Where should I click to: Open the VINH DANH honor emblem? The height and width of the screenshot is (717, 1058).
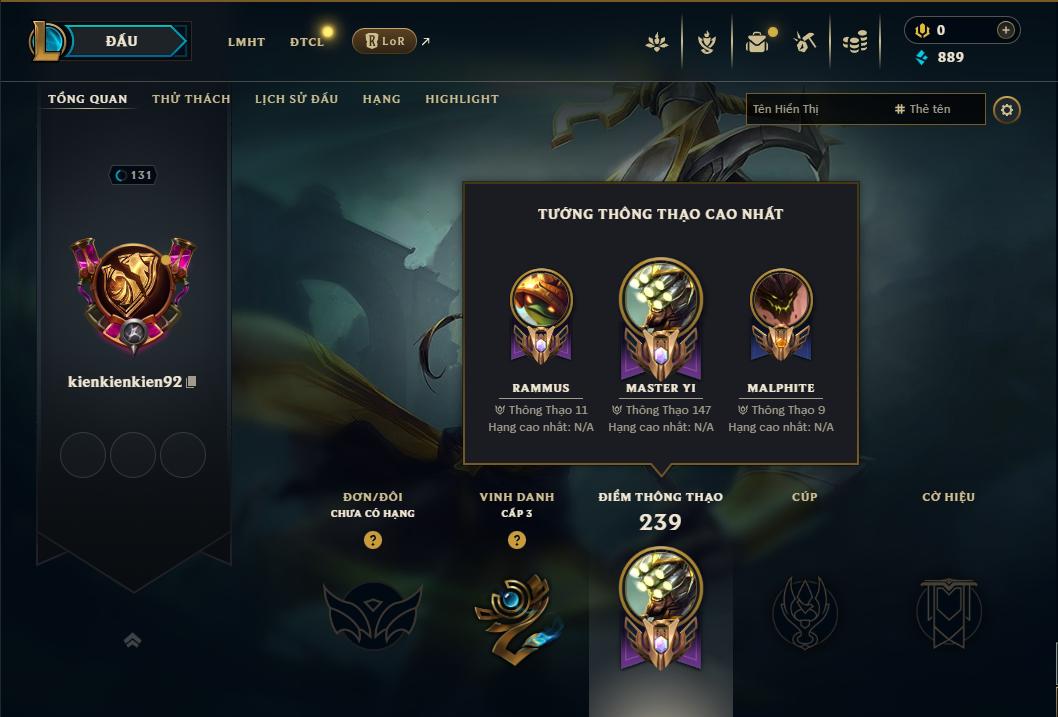[516, 617]
